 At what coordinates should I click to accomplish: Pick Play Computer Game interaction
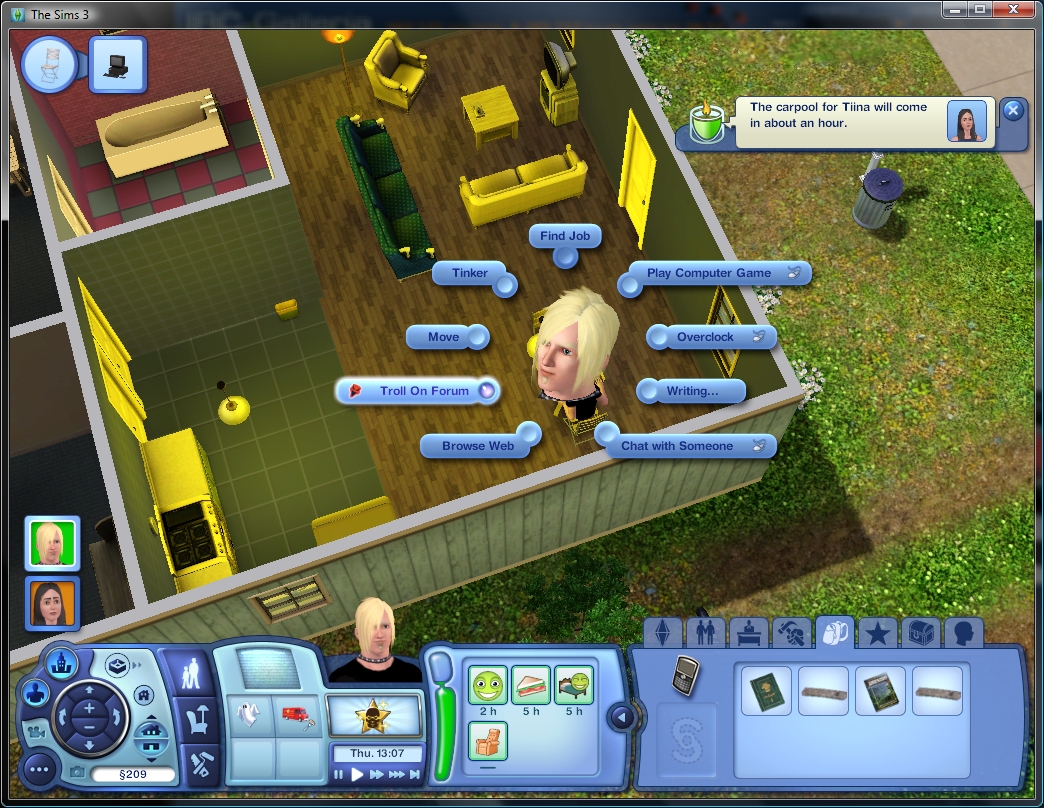tap(709, 273)
